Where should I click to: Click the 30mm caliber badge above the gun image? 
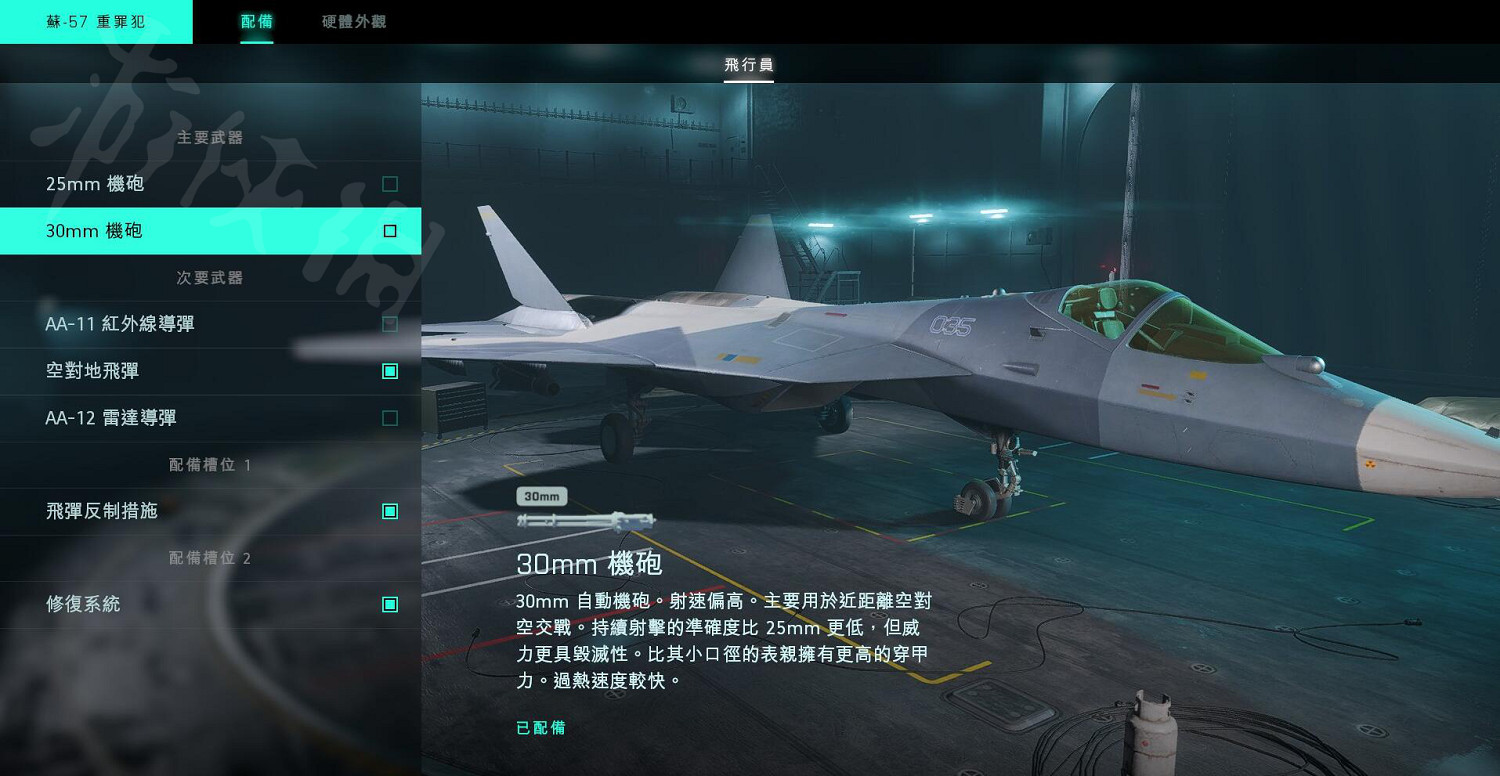(541, 496)
